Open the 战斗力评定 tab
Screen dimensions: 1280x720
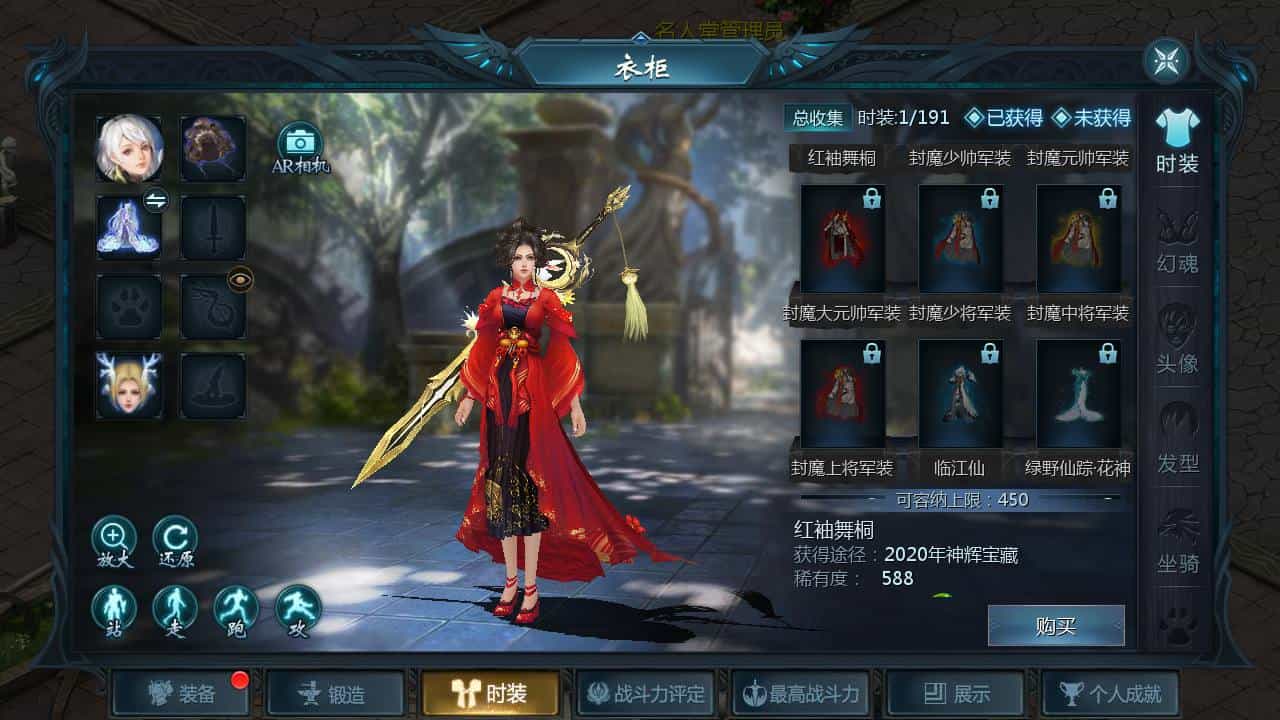(645, 693)
